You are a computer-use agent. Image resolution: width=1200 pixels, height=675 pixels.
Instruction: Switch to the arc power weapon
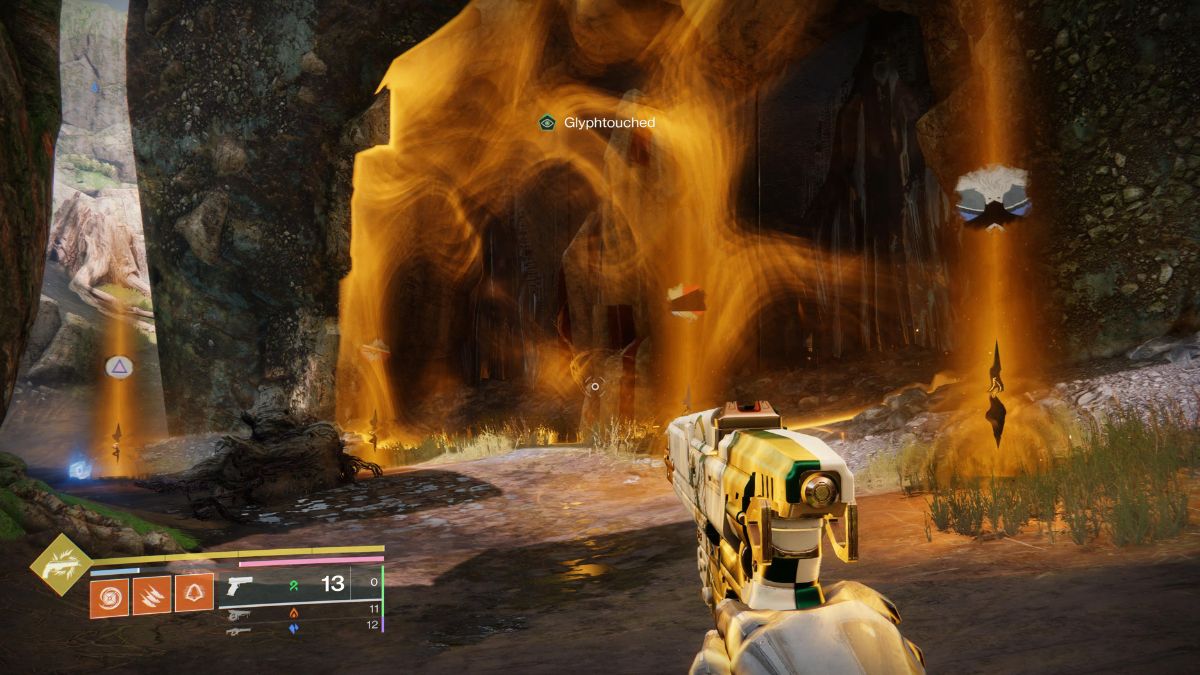click(238, 631)
